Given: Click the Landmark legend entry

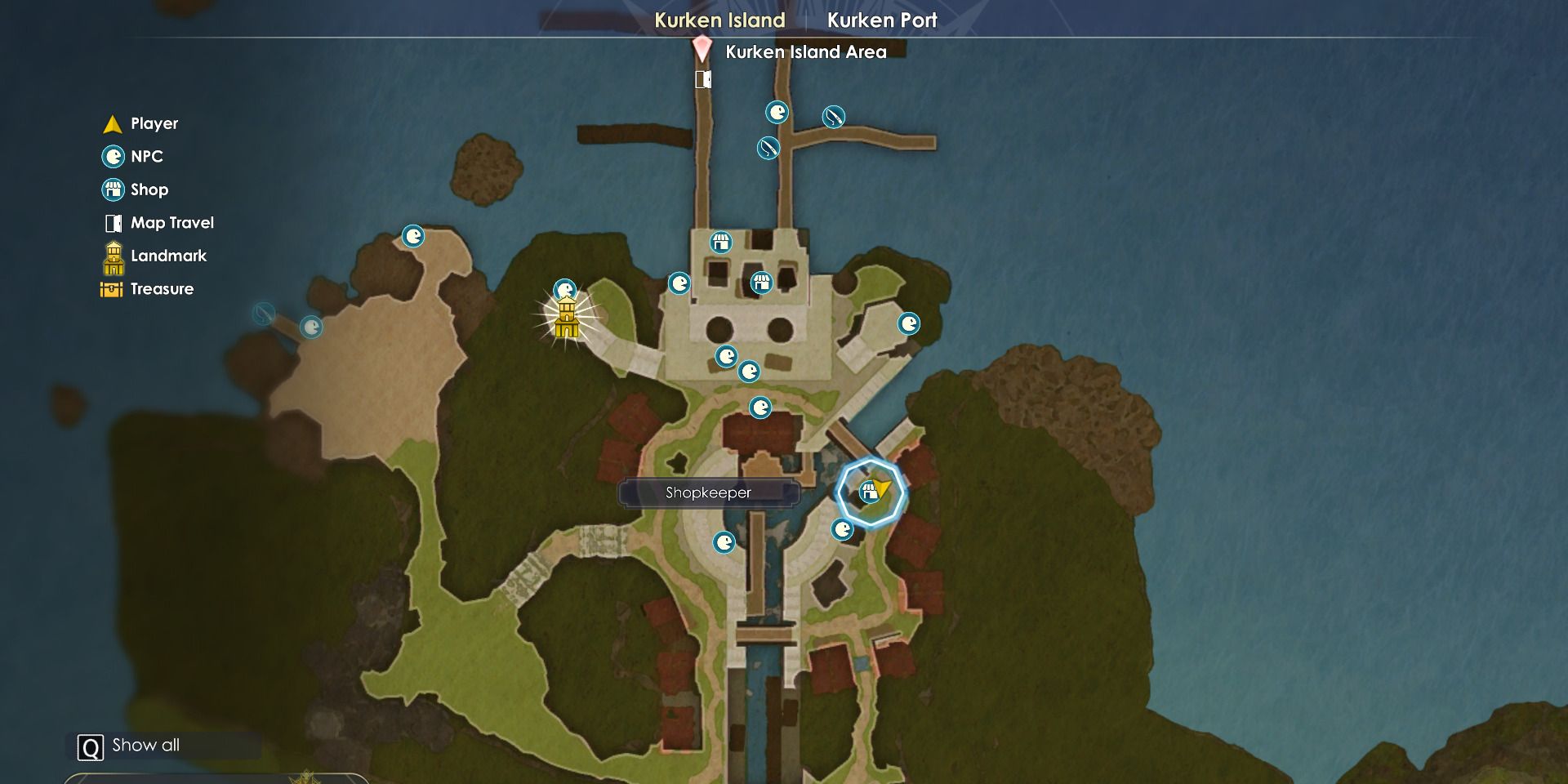Looking at the screenshot, I should coord(168,256).
